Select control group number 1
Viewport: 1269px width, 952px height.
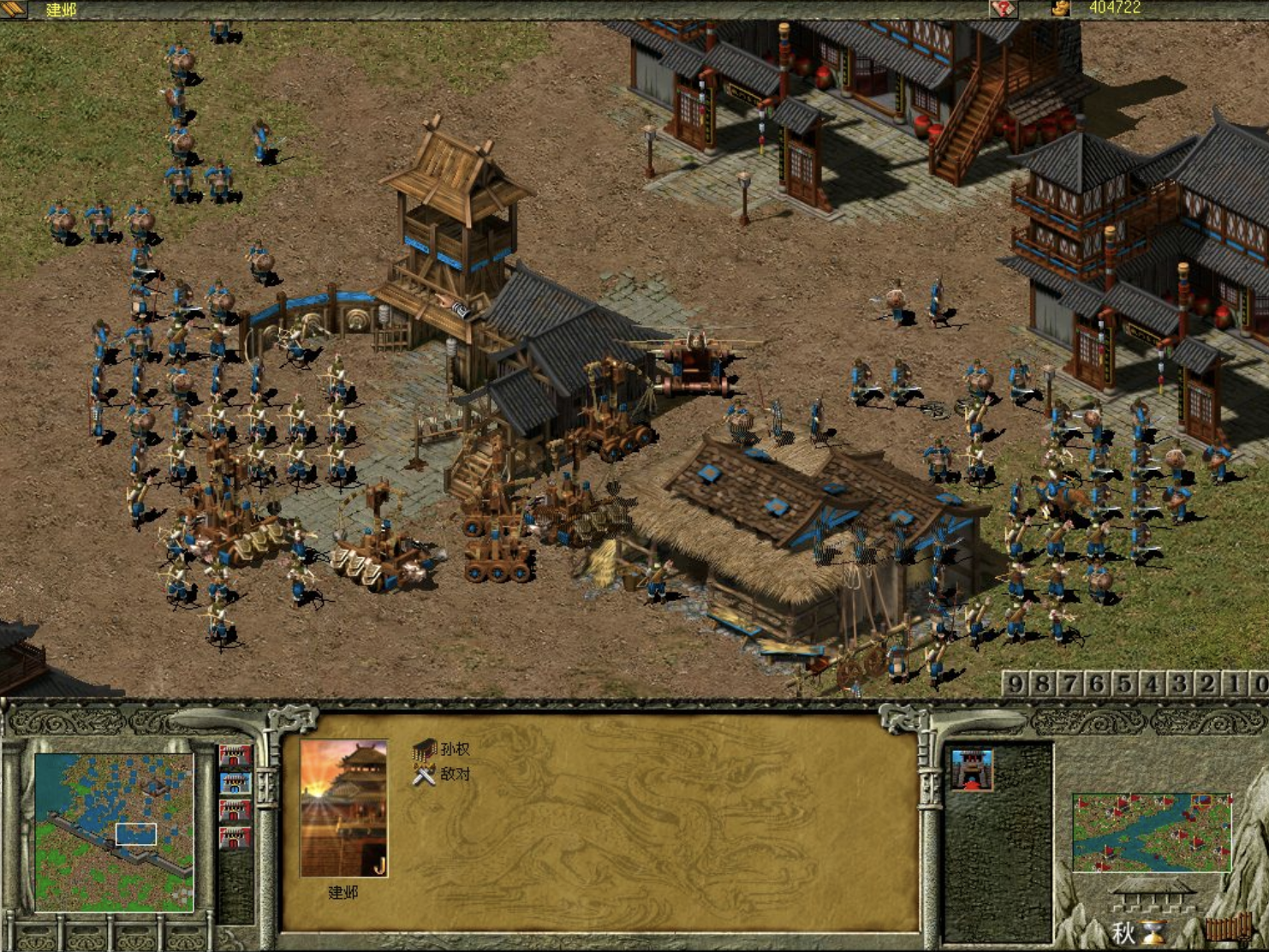click(1235, 683)
